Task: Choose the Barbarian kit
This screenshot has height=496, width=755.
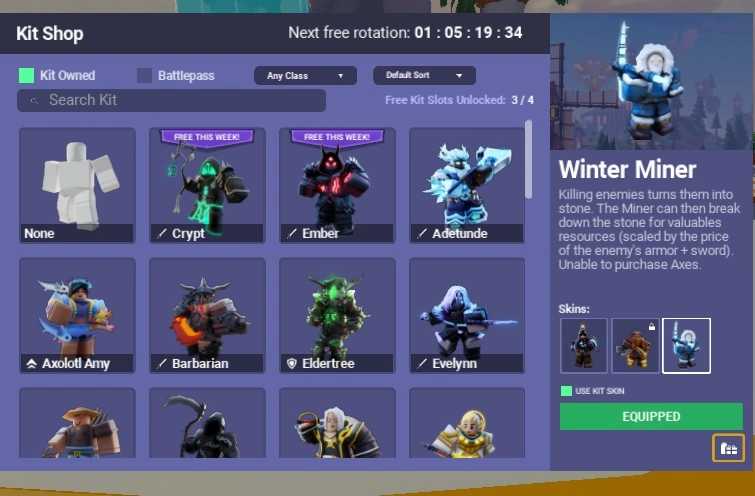Action: pyautogui.click(x=207, y=315)
